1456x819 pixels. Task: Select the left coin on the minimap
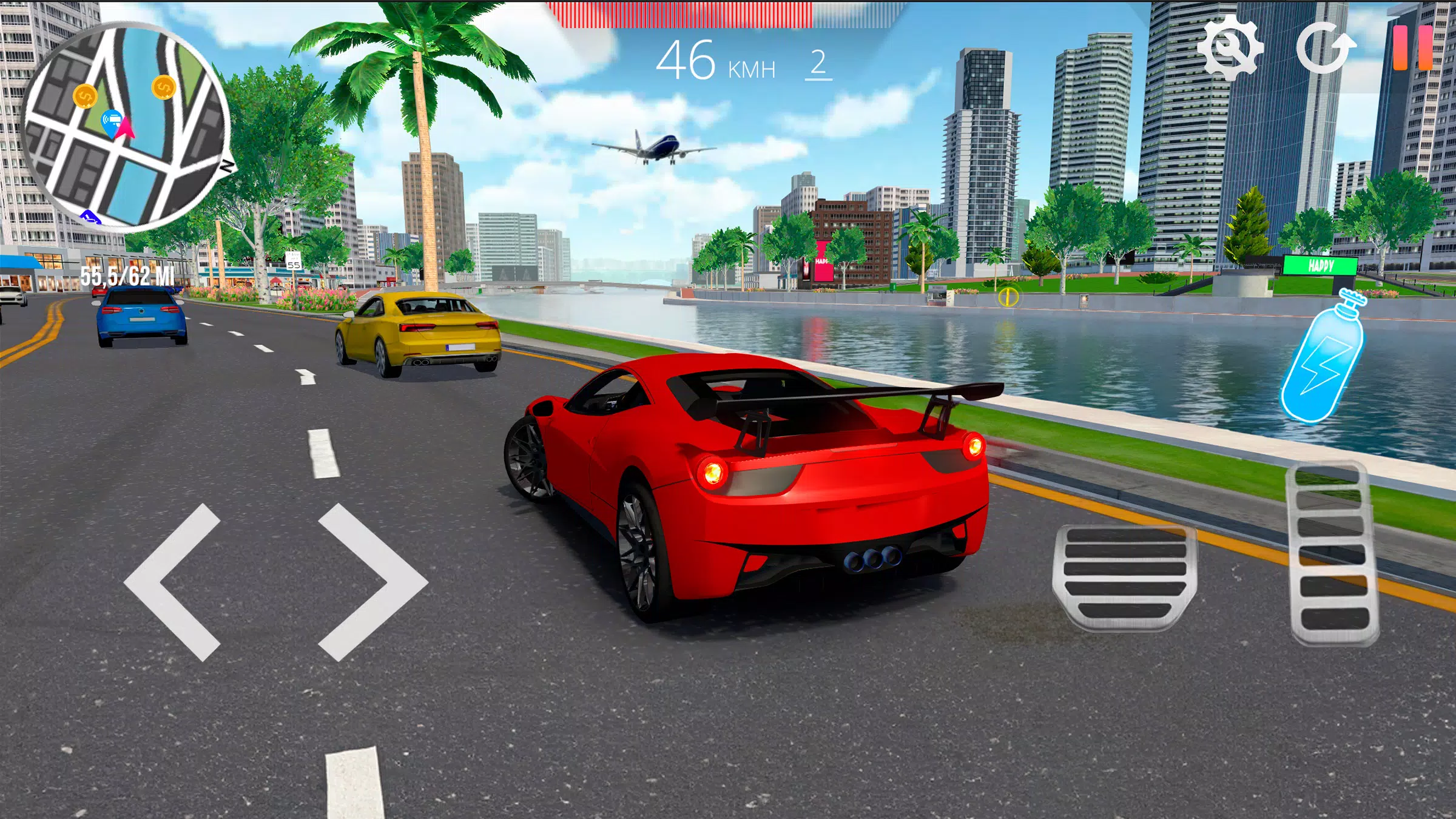[86, 96]
